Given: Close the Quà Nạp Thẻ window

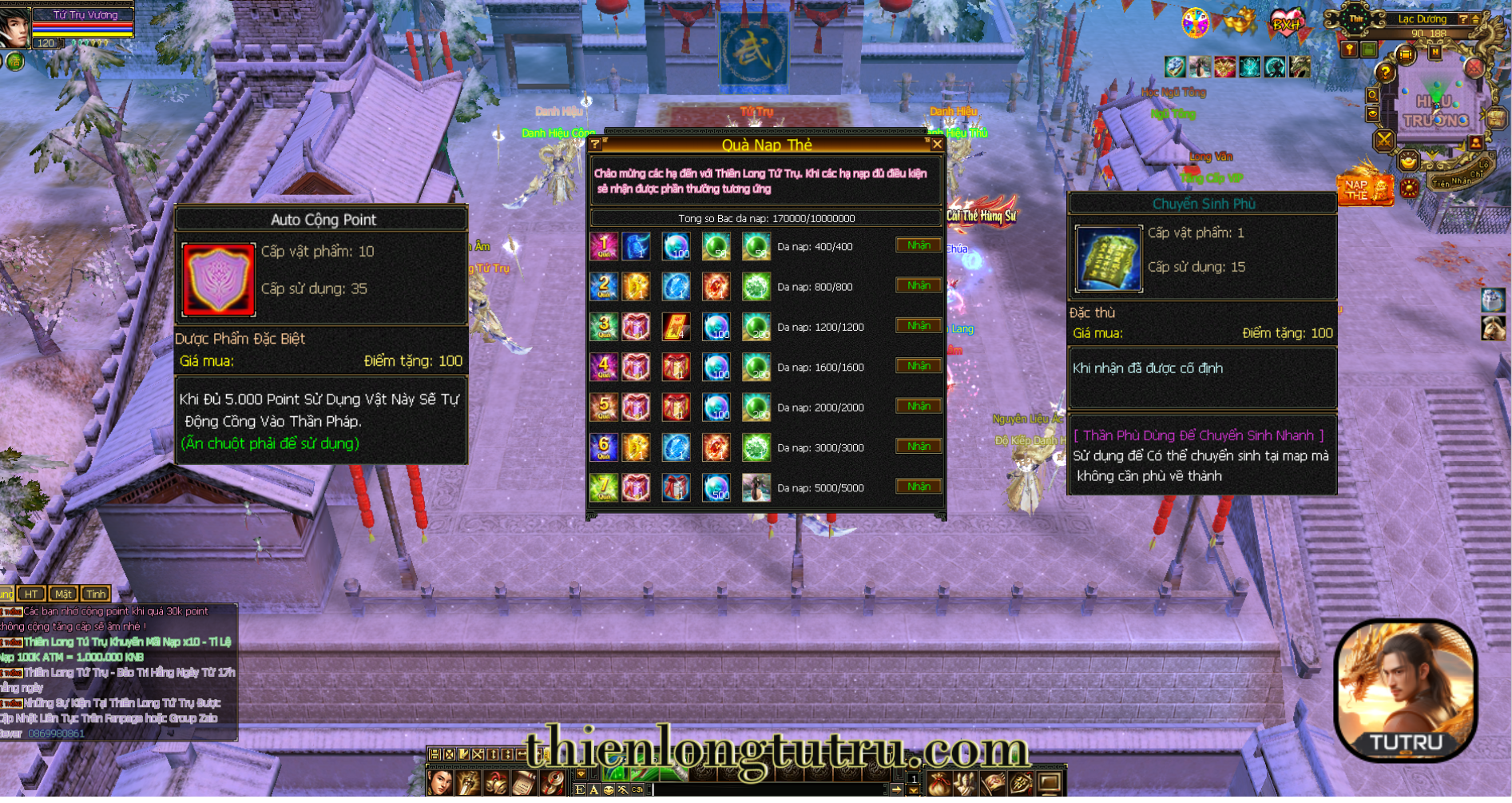Looking at the screenshot, I should click(x=937, y=145).
